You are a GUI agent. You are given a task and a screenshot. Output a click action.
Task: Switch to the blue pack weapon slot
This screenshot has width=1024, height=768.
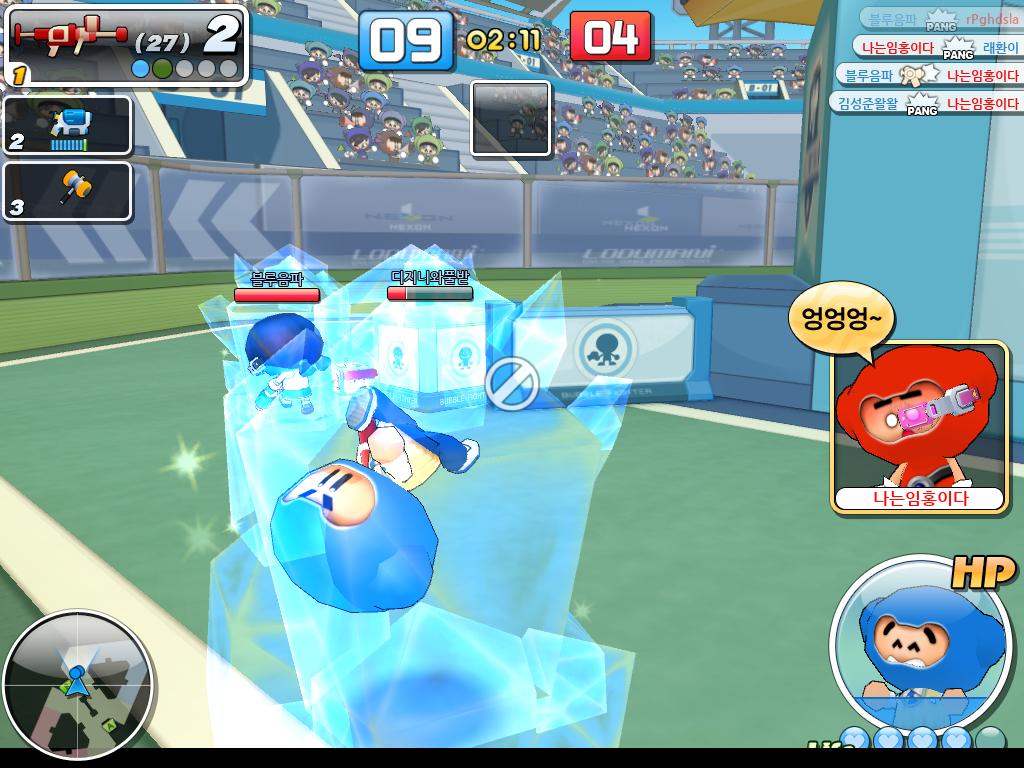(68, 125)
